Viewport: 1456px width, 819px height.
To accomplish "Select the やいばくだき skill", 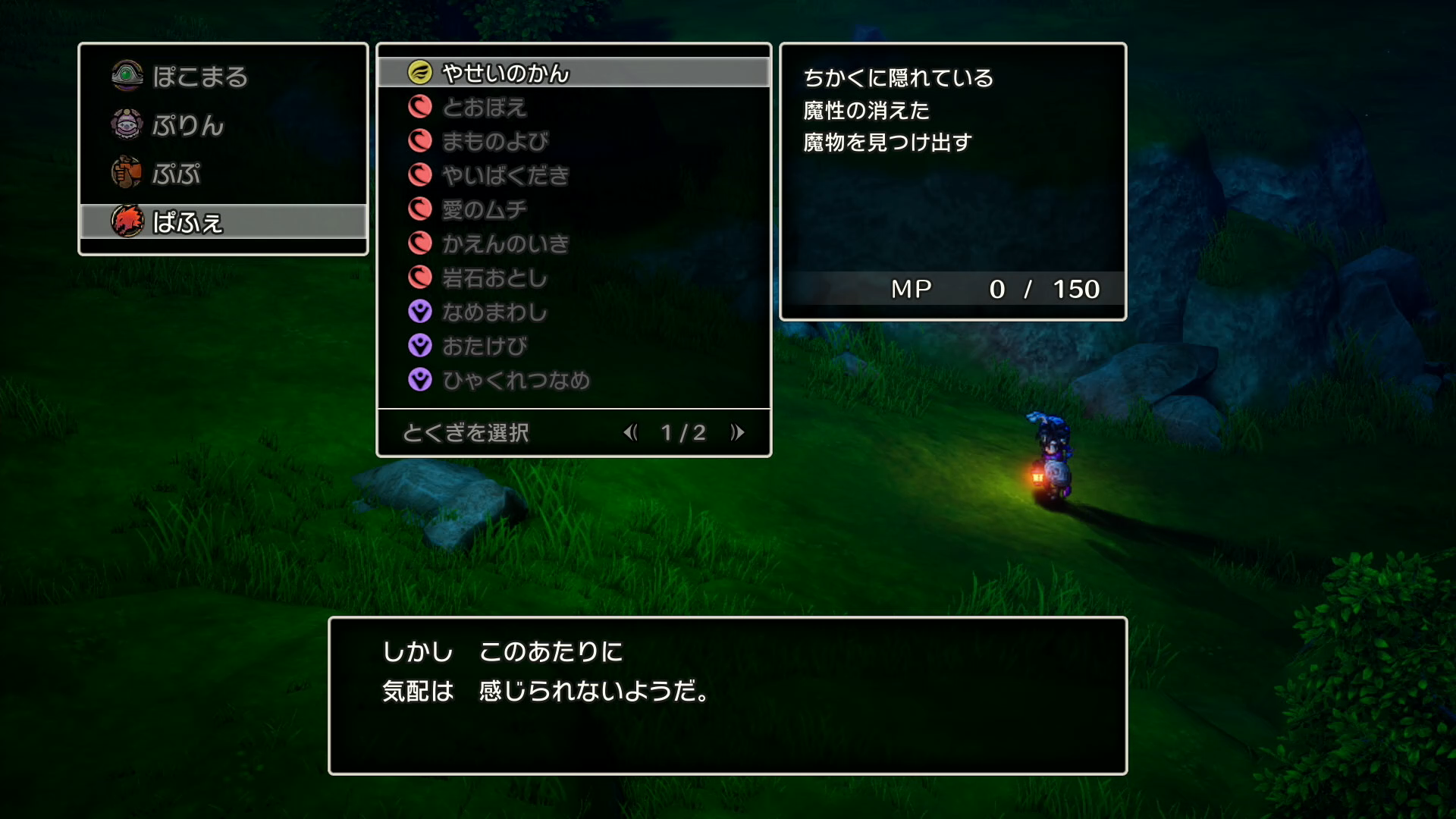I will click(504, 175).
